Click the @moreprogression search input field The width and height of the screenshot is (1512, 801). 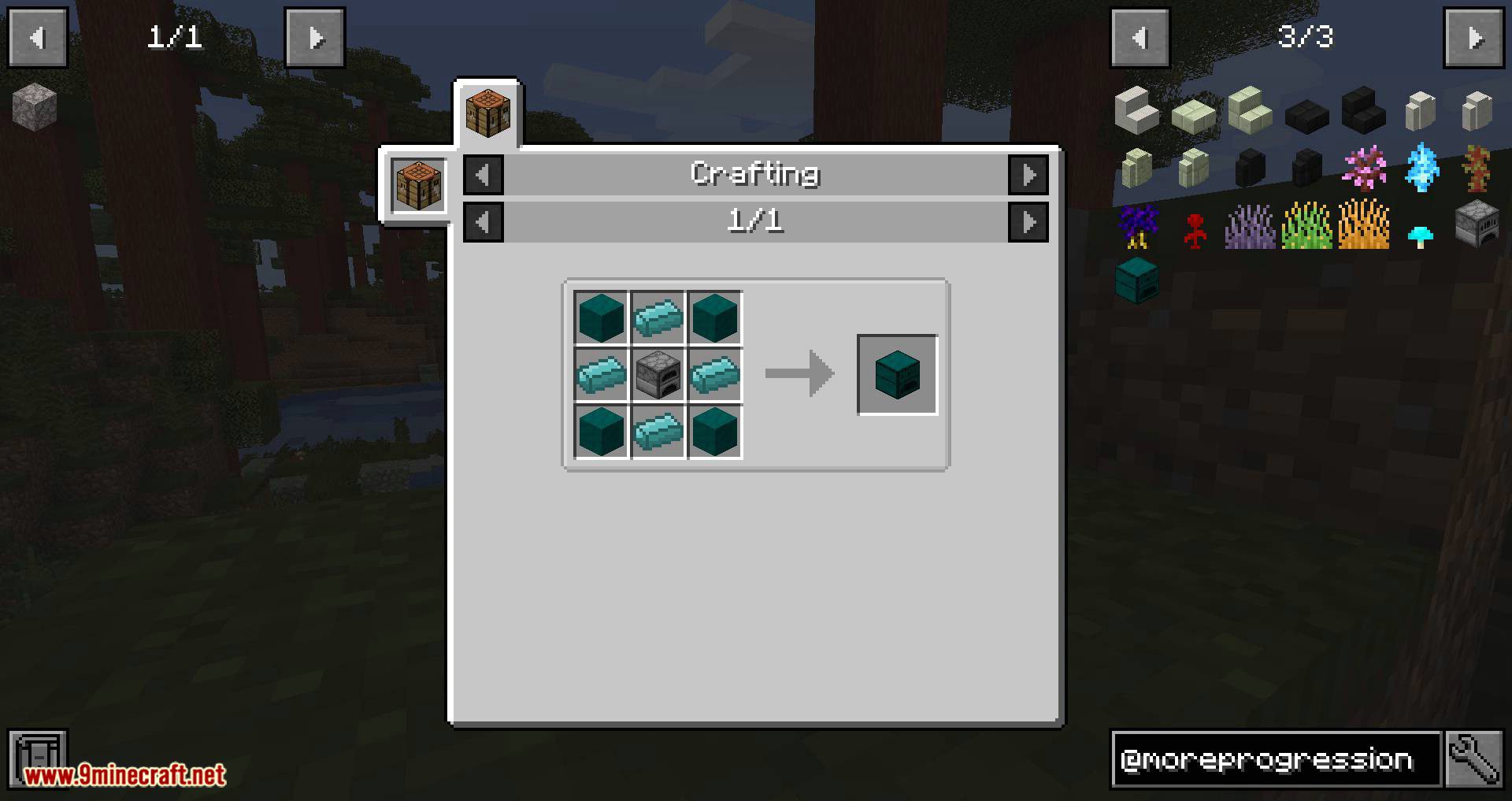(1276, 758)
